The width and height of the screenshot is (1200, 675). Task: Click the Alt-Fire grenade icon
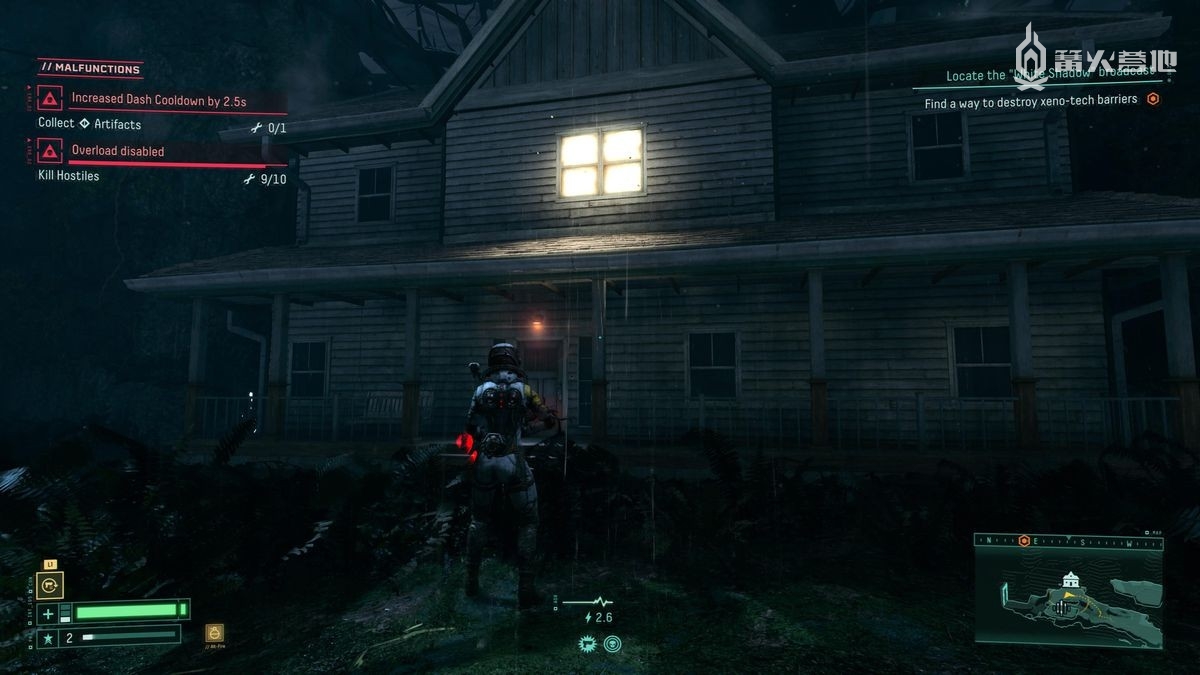(214, 633)
